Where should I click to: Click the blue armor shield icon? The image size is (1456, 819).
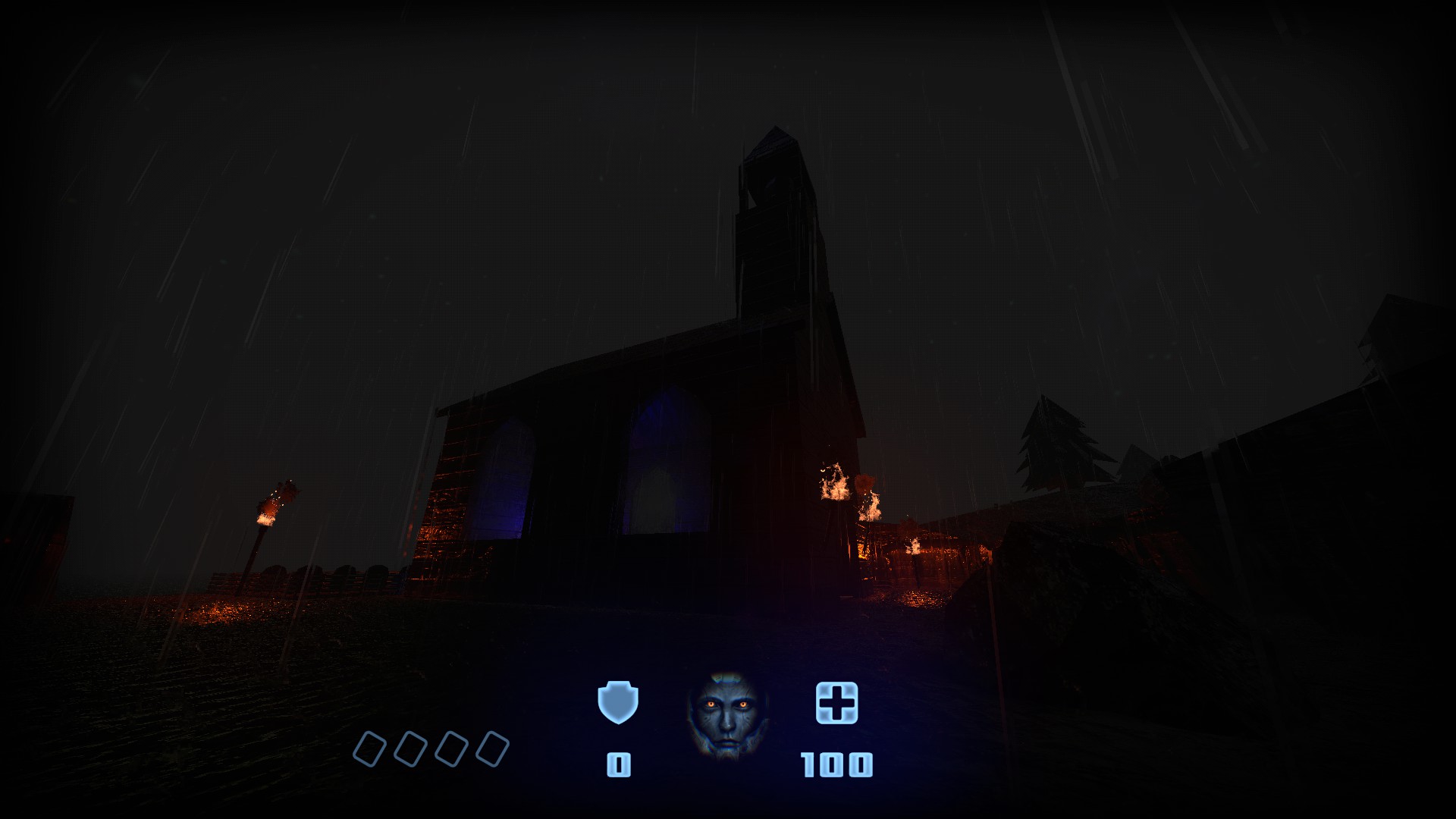618,702
